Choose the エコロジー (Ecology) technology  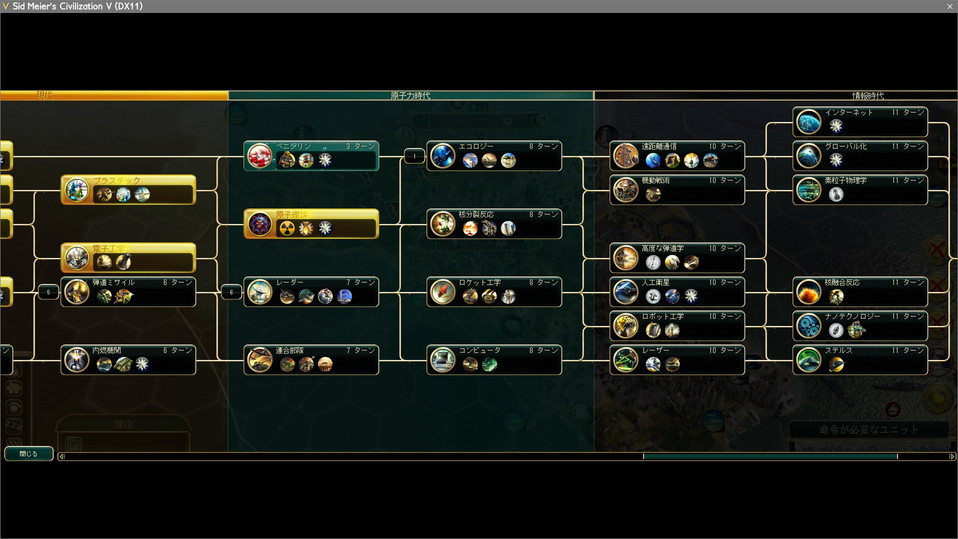(495, 156)
